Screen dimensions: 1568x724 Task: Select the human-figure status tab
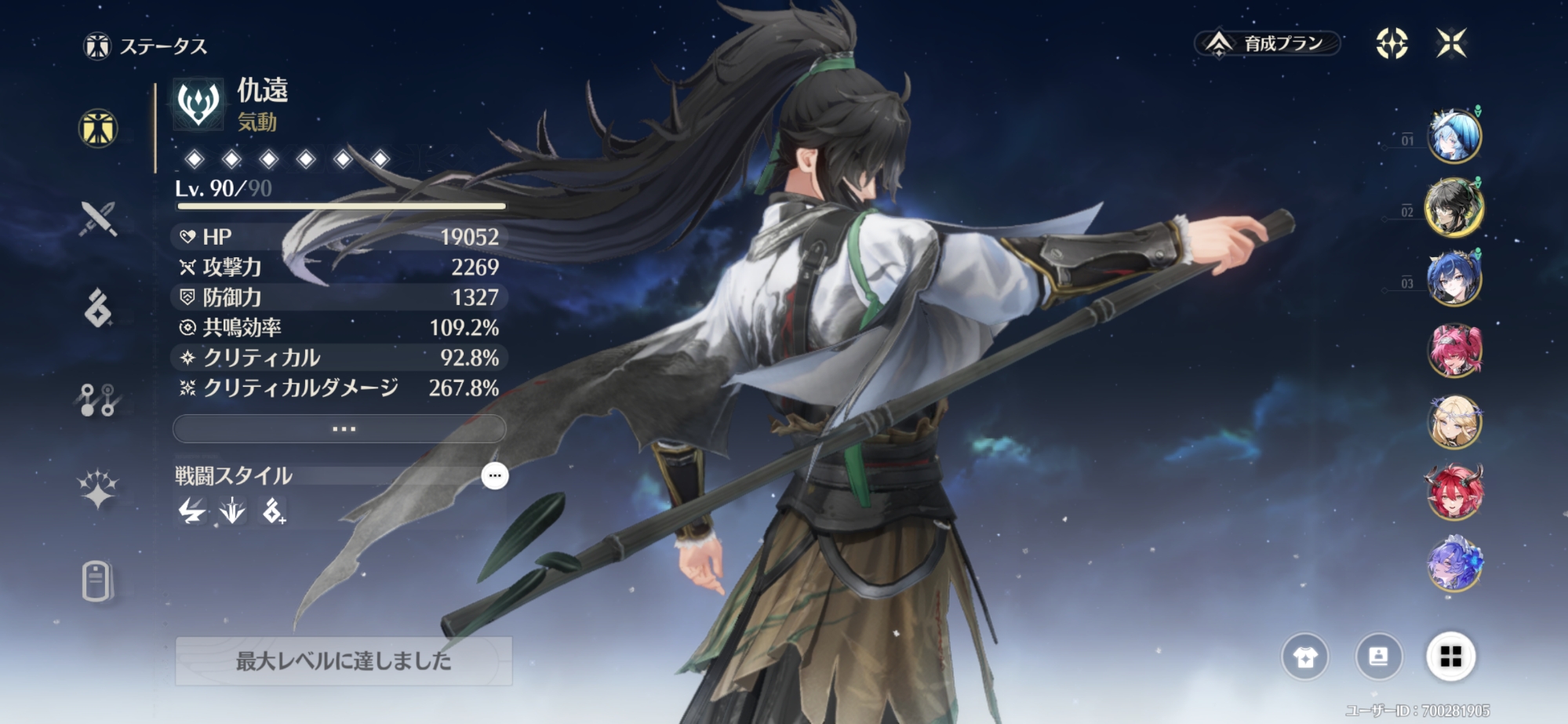click(98, 129)
